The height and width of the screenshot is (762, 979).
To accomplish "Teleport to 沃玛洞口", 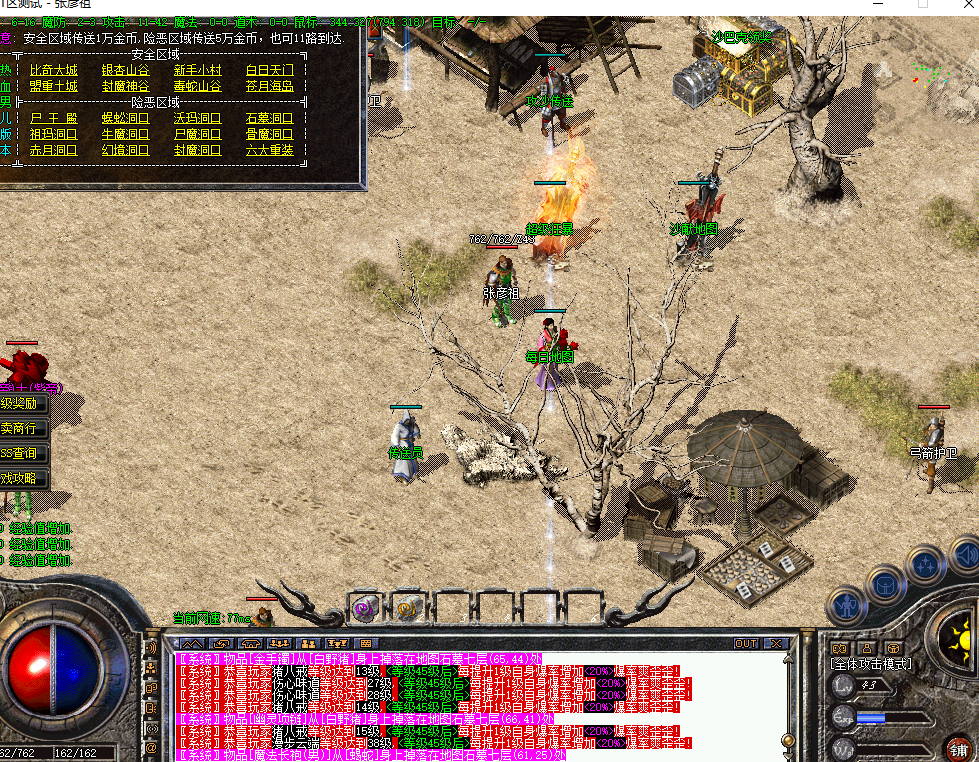I will click(x=197, y=118).
